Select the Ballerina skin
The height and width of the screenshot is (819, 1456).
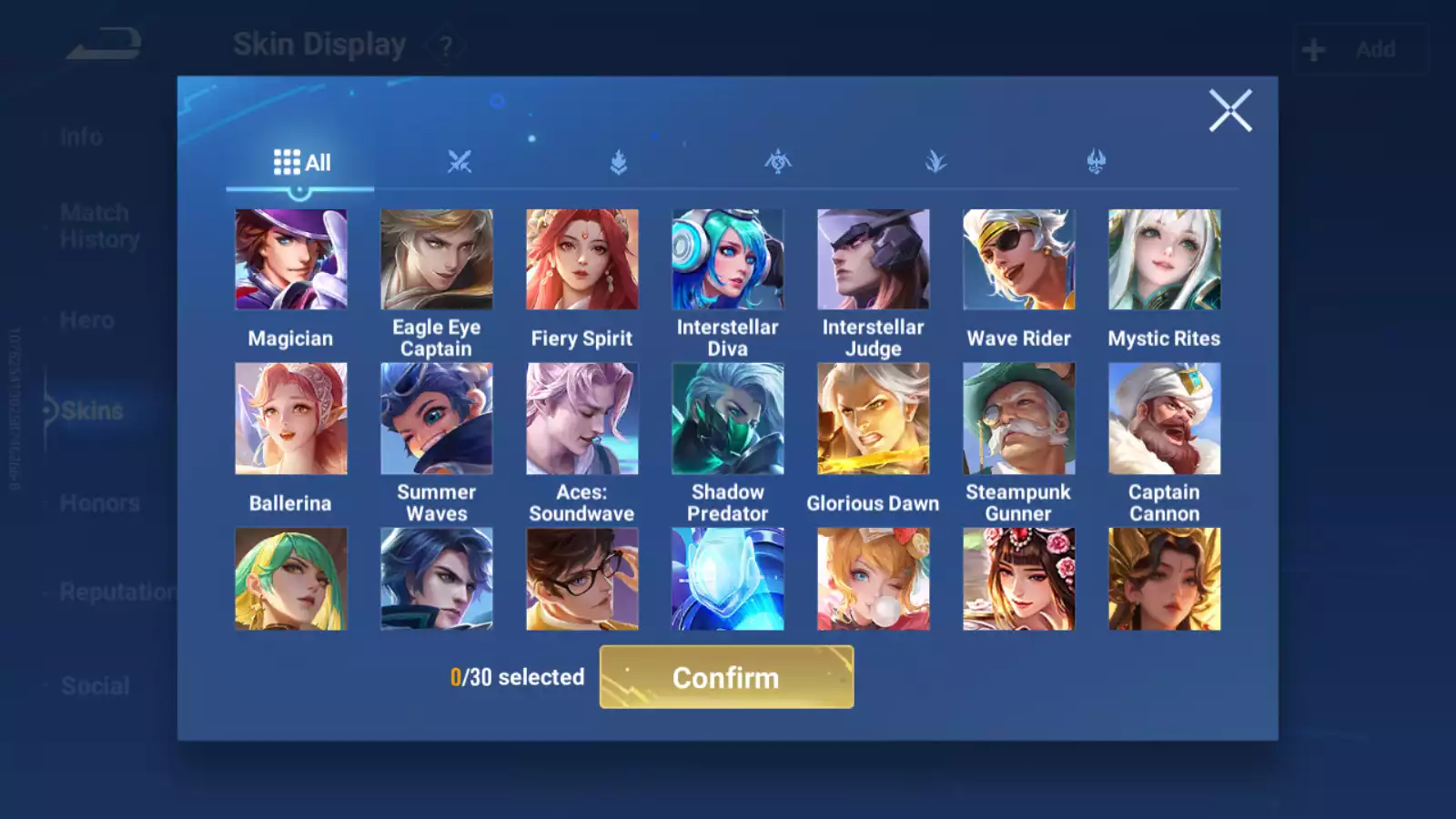click(291, 419)
